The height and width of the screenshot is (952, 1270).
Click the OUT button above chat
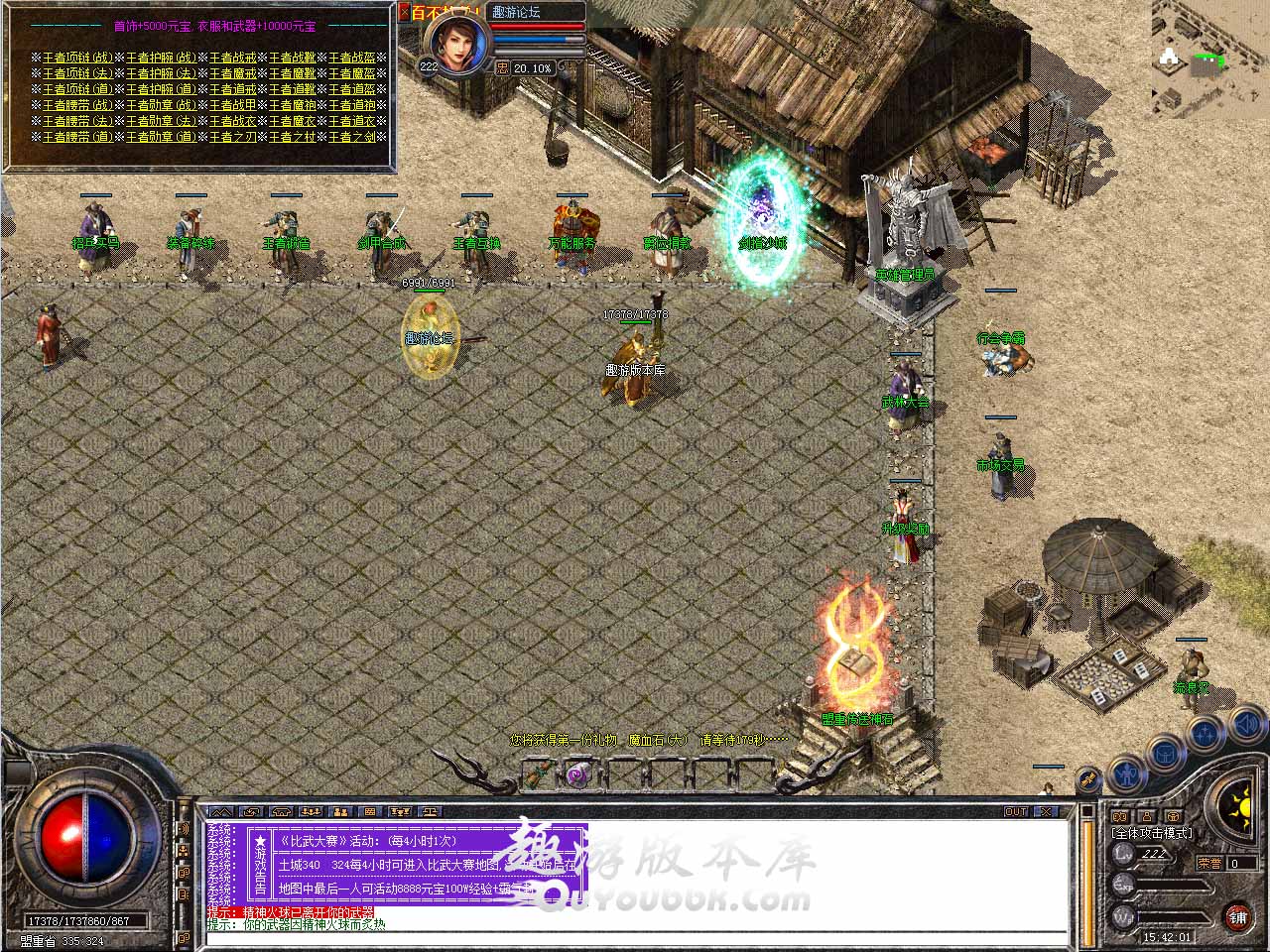1016,811
